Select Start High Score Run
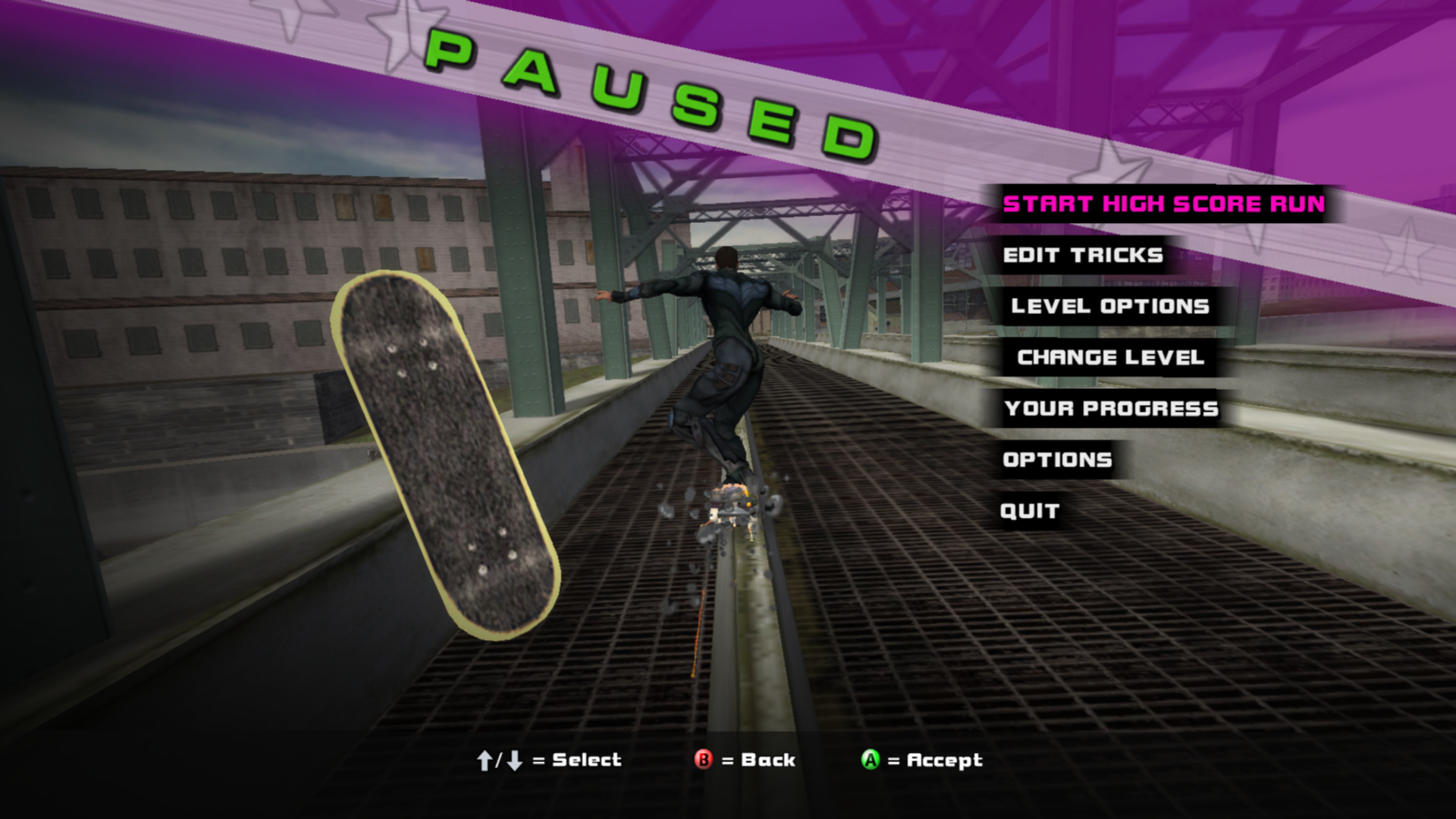This screenshot has width=1456, height=819. point(1163,204)
